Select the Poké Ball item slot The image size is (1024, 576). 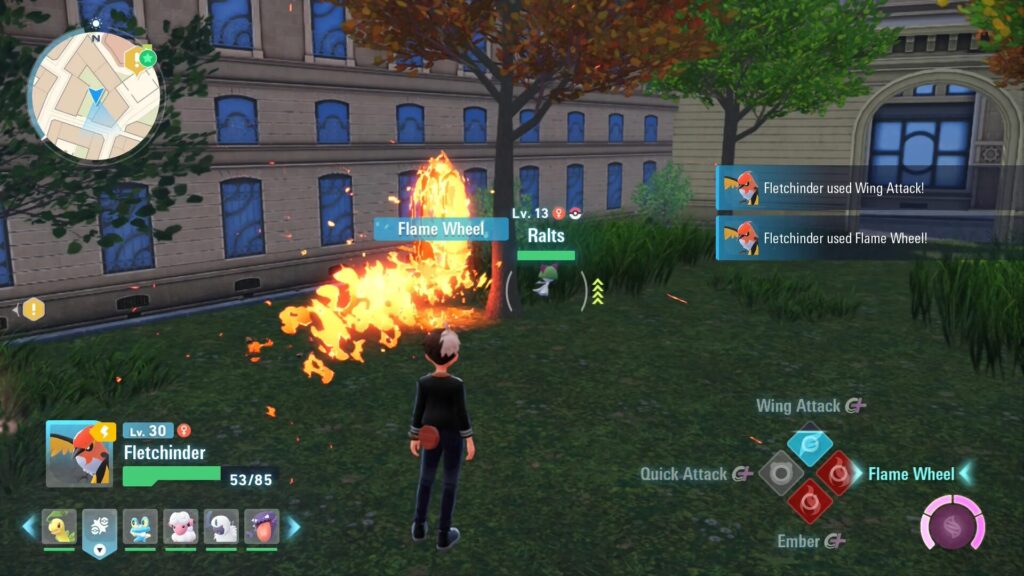pos(100,526)
